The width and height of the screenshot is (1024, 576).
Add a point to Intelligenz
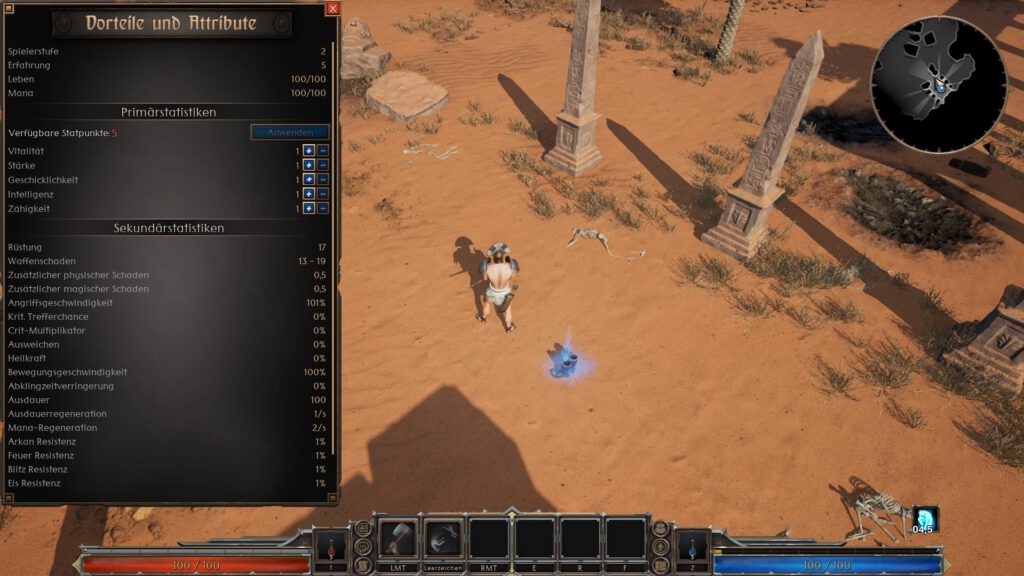[310, 194]
